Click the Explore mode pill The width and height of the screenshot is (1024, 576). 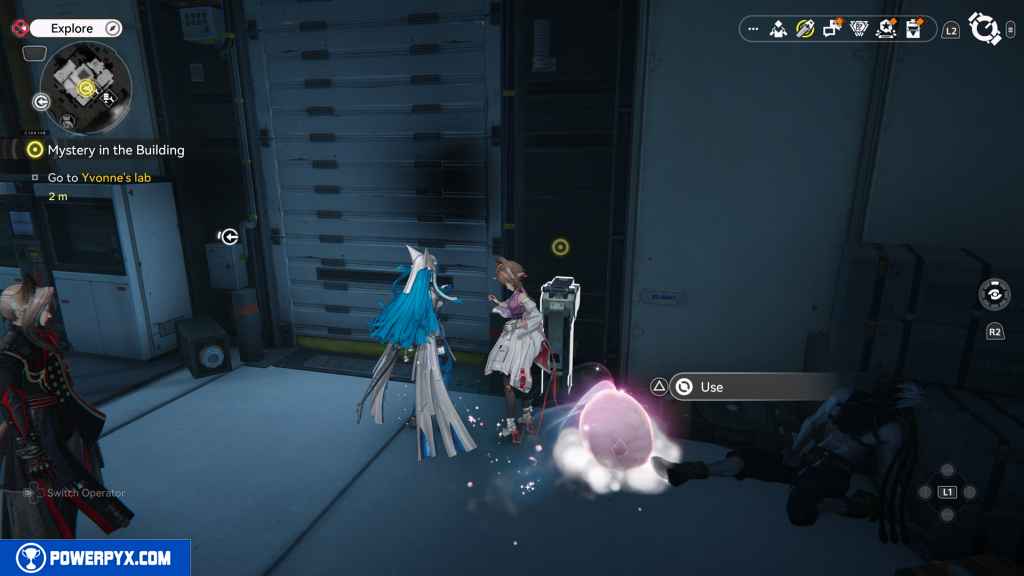click(75, 29)
